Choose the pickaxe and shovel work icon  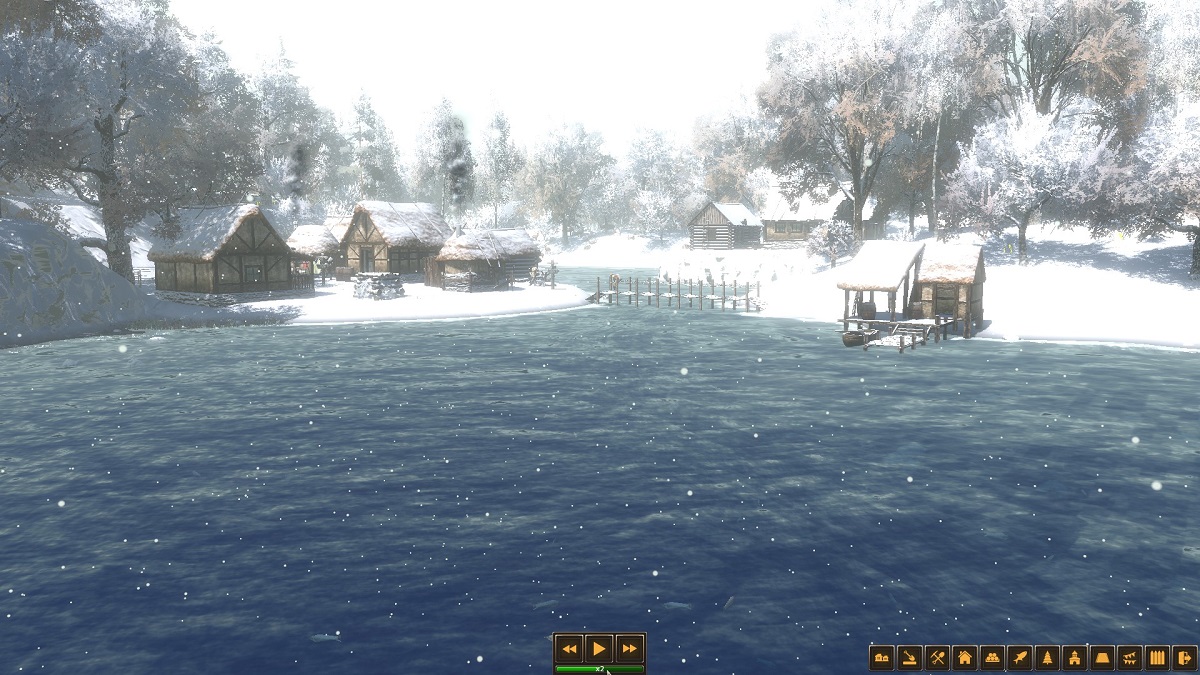tap(937, 658)
